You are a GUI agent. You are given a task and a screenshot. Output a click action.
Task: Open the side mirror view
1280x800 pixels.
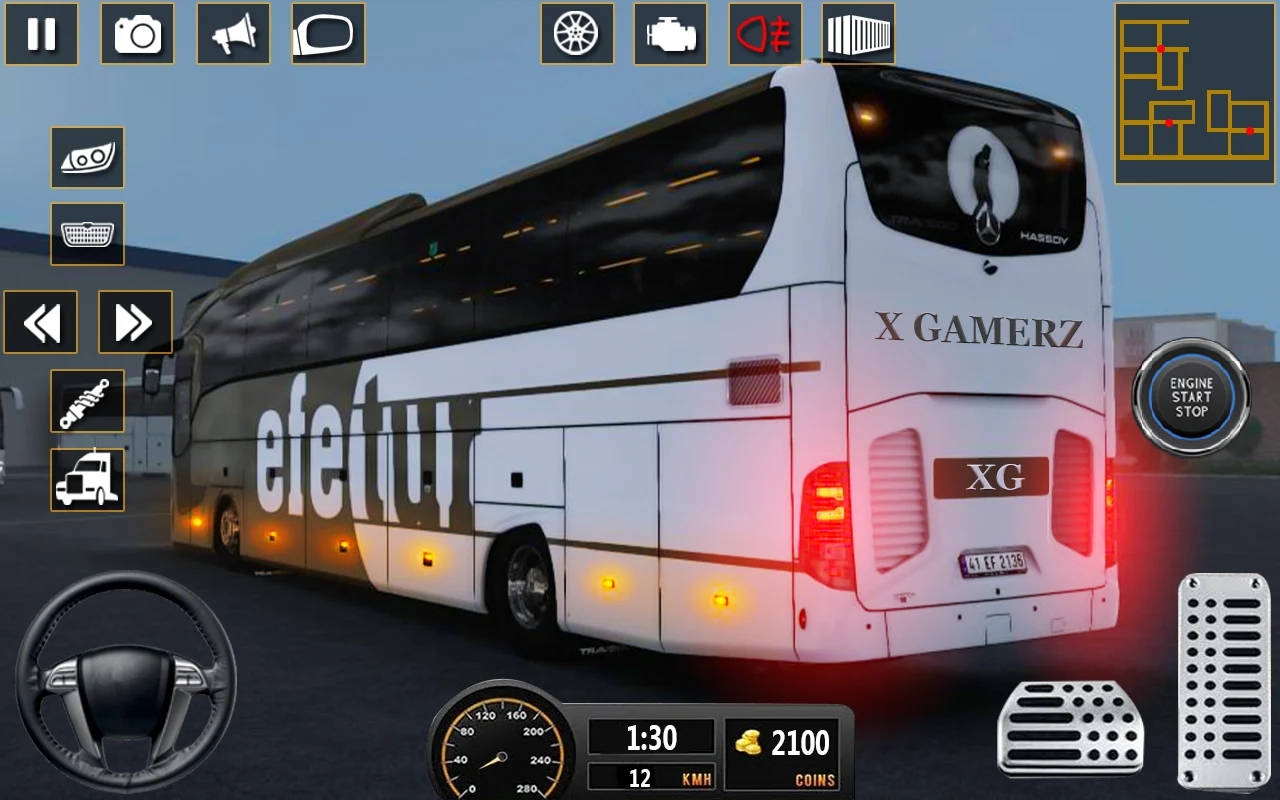[x=325, y=35]
